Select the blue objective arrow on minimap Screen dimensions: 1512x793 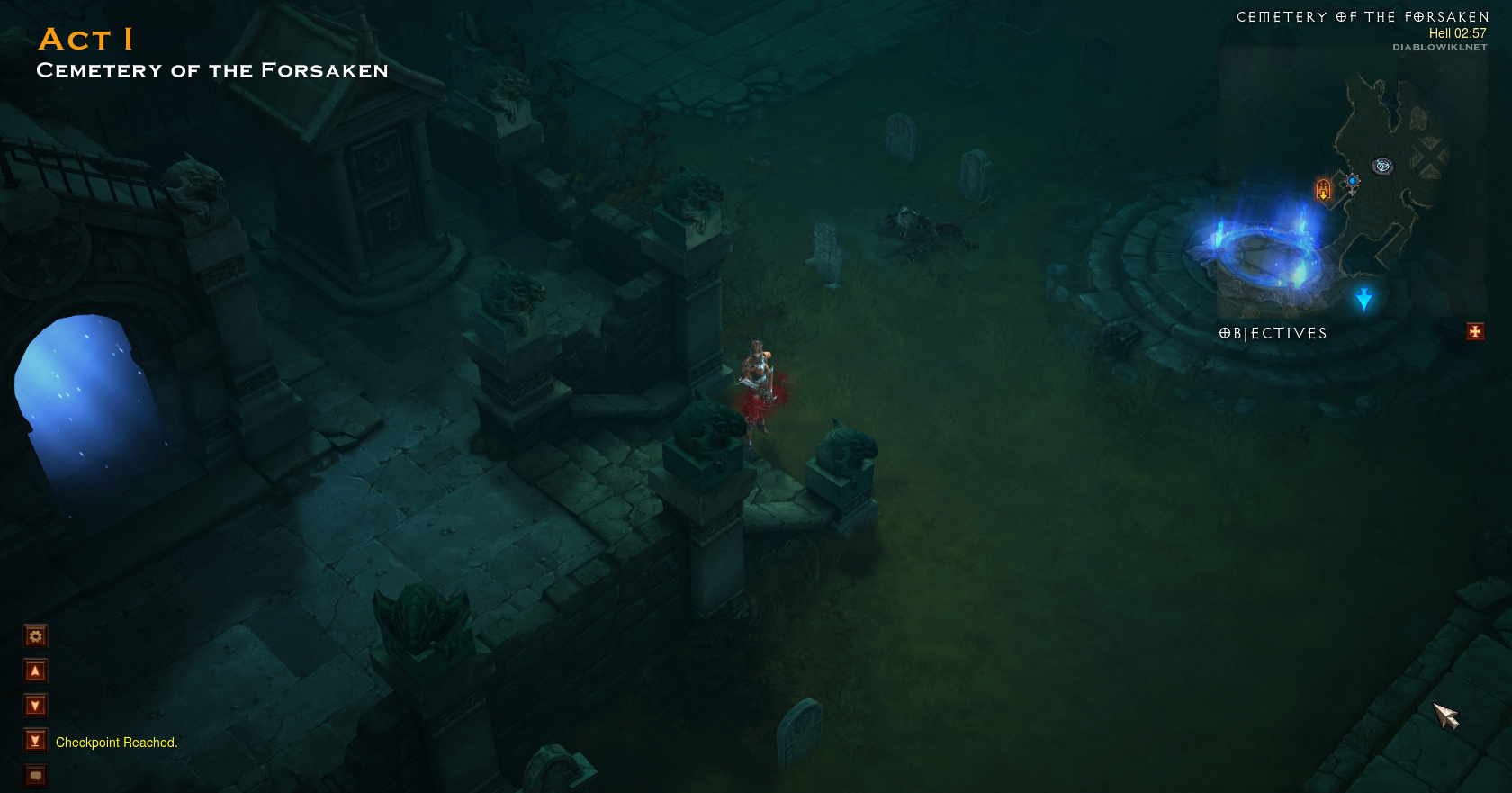(1364, 299)
